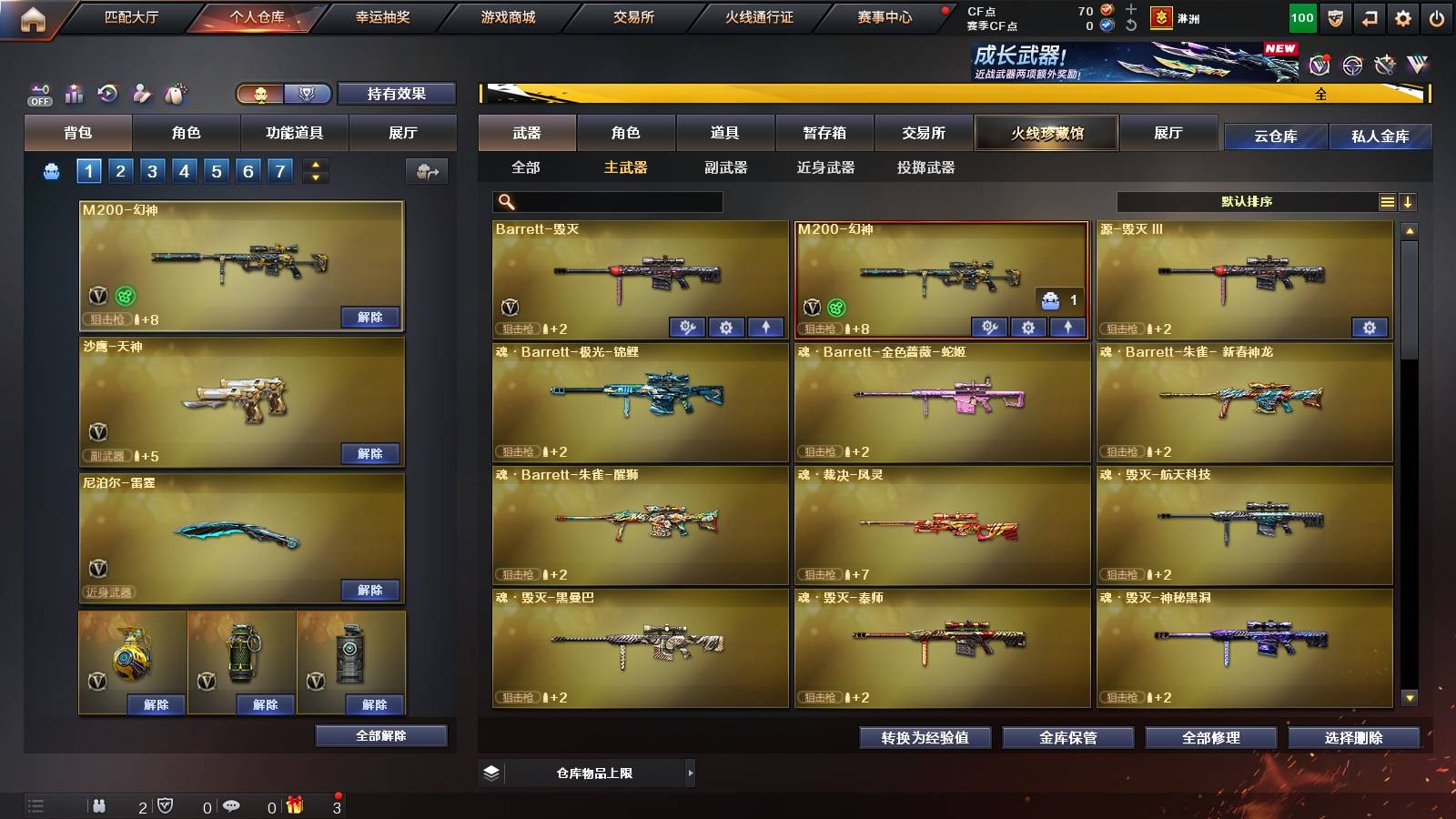Toggle the descending sort arrow beside 默认排序
Viewport: 1456px width, 819px height.
pyautogui.click(x=1410, y=201)
